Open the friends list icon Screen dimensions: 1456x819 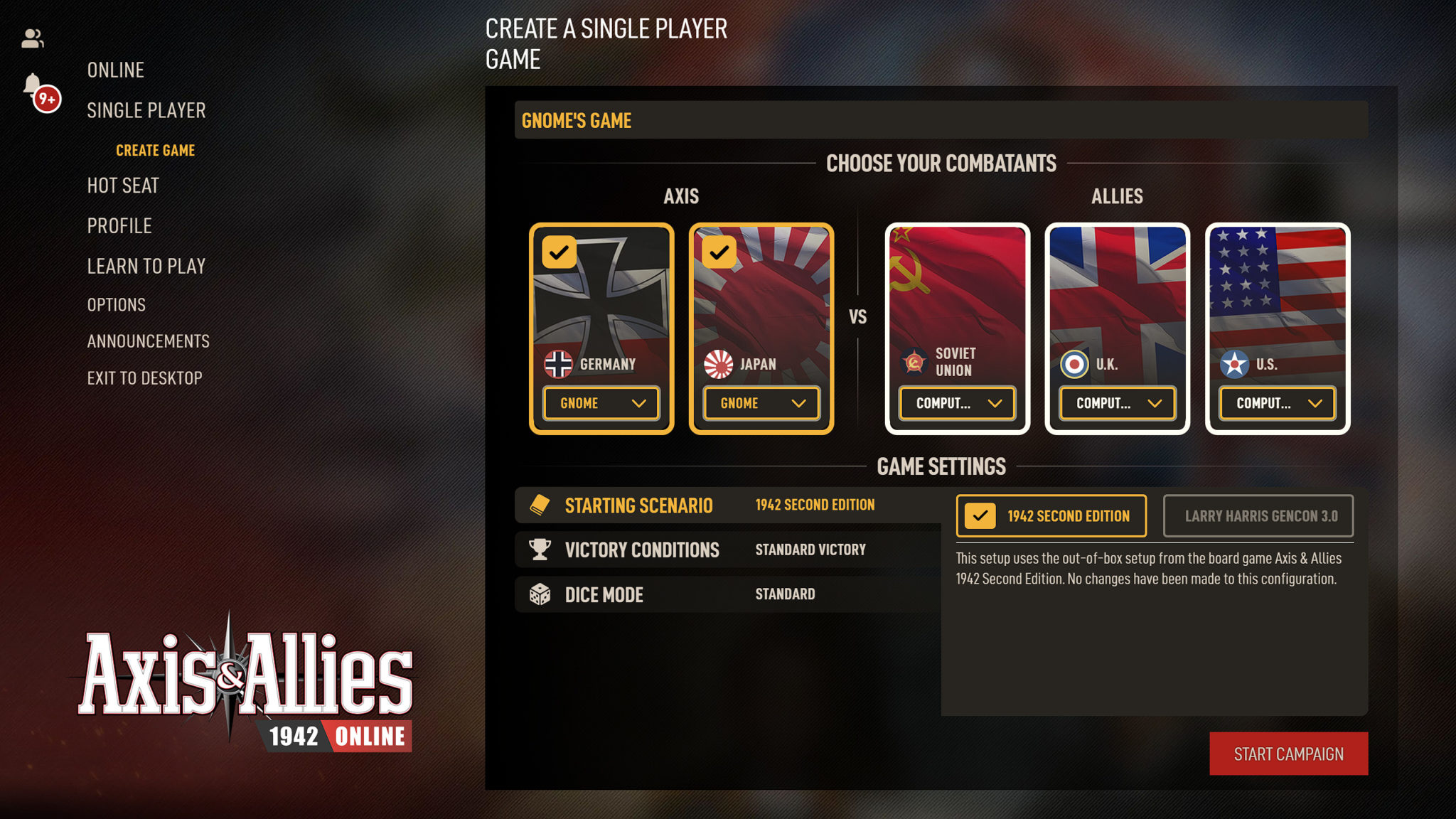pos(33,38)
